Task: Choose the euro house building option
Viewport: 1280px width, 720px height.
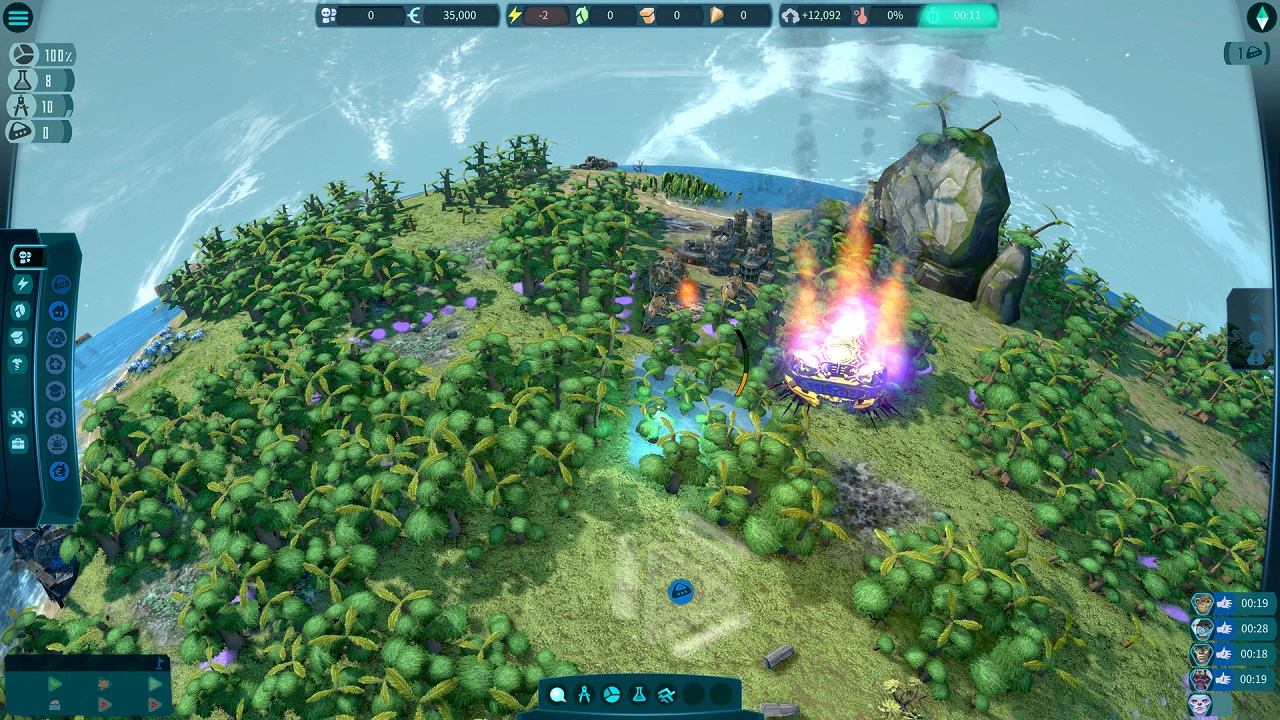Action: coord(59,470)
